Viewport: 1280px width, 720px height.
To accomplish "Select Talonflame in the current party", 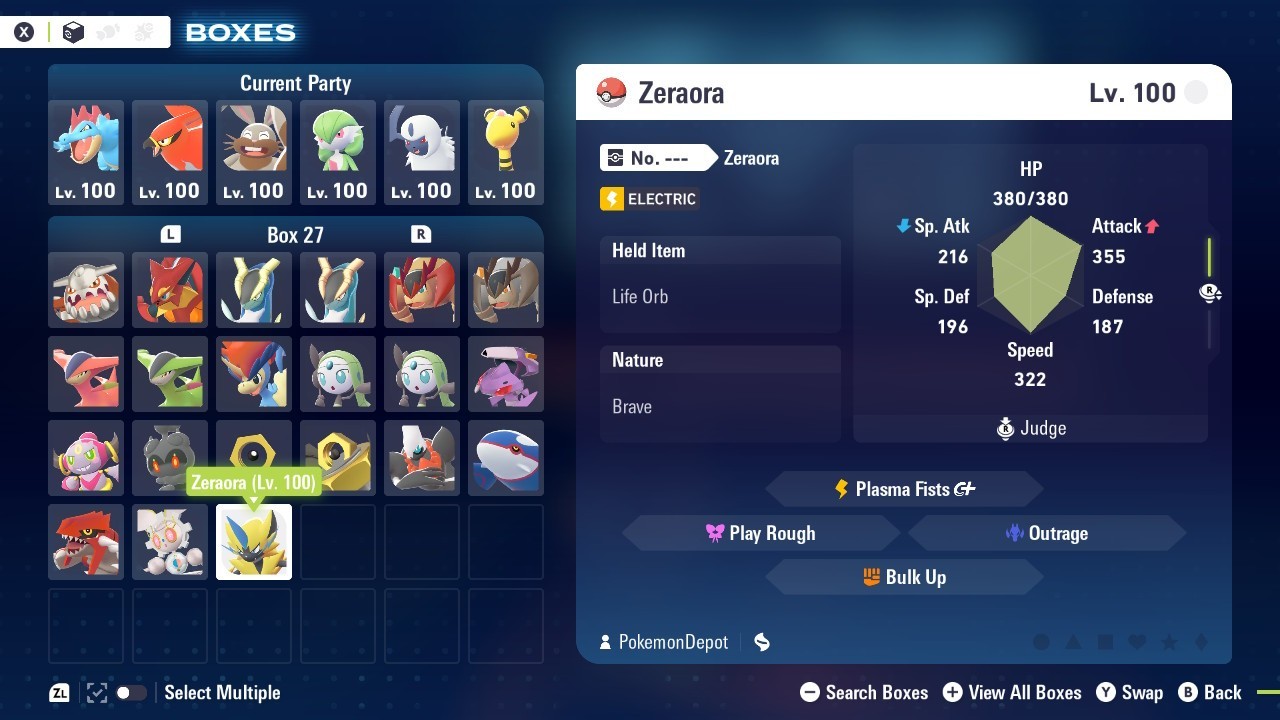I will 170,151.
